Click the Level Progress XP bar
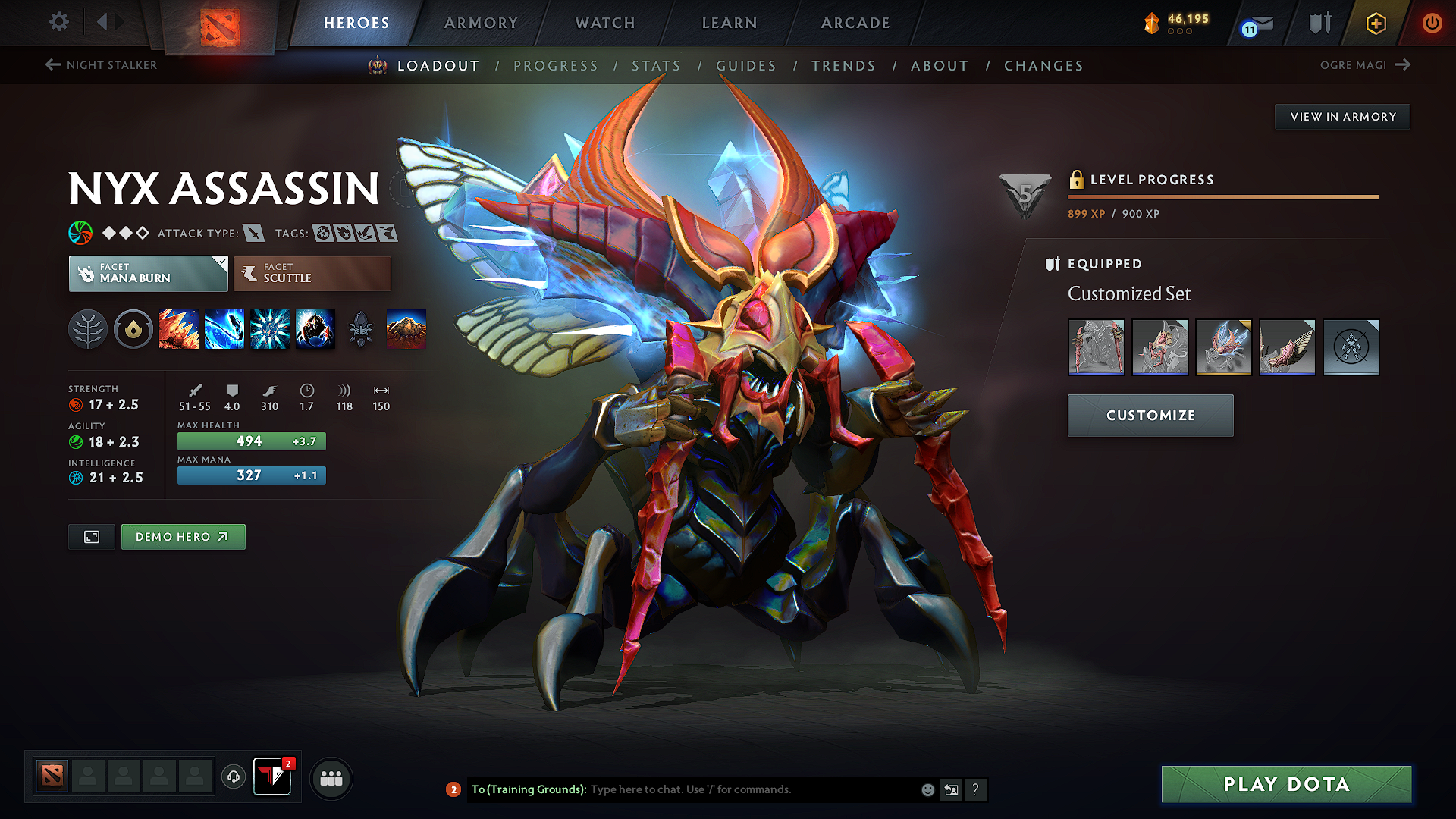 point(1222,196)
